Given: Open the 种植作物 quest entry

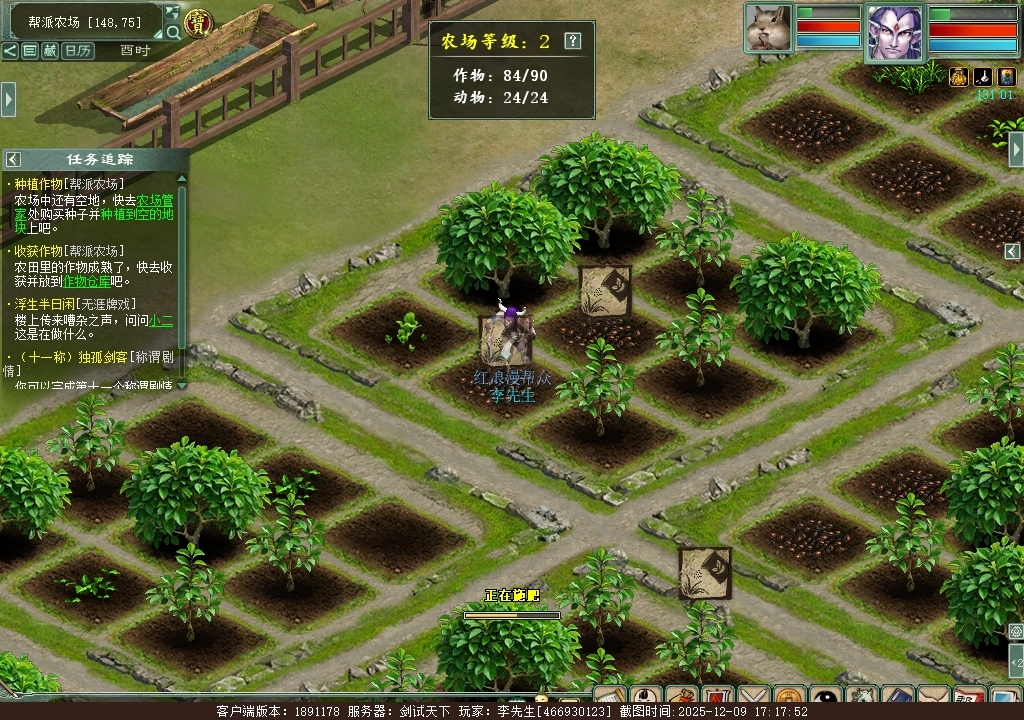Looking at the screenshot, I should point(38,184).
